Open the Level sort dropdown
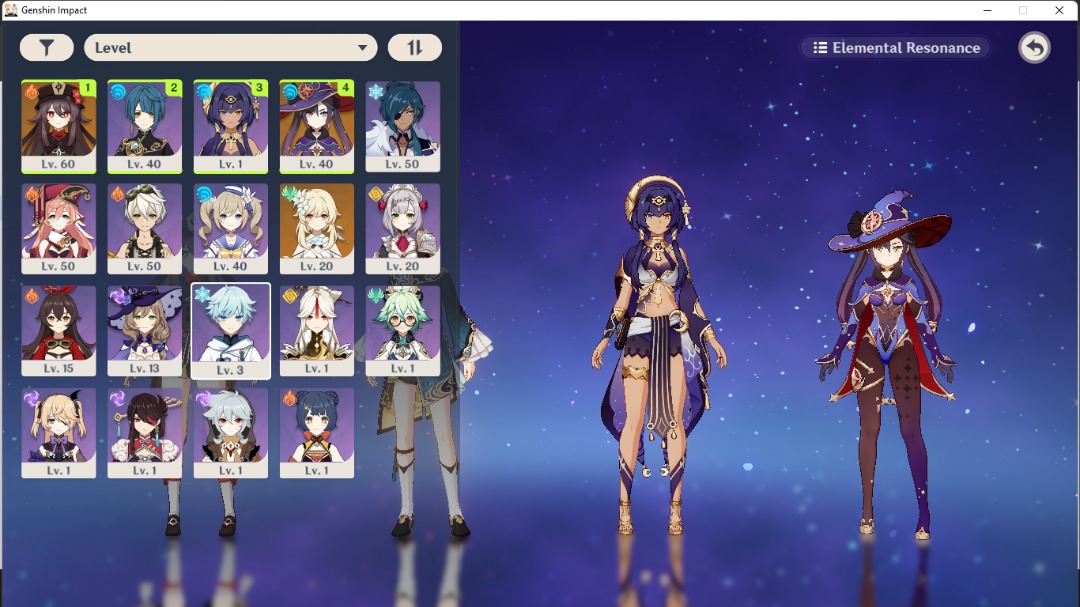Screen dimensions: 1080x607 coord(230,48)
